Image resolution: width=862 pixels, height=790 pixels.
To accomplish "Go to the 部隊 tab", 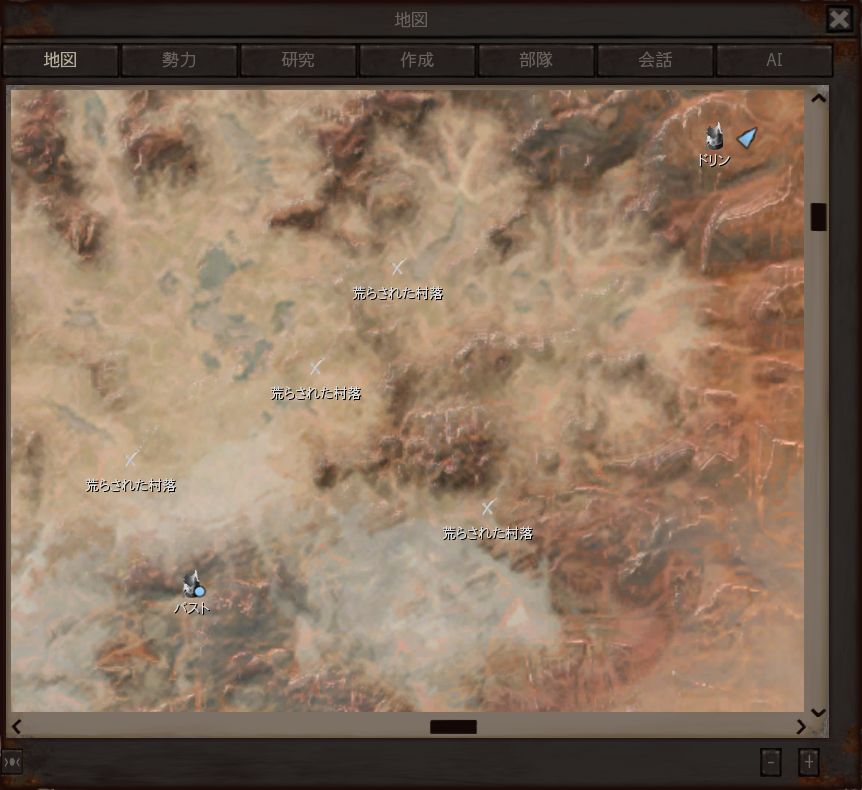I will (536, 60).
